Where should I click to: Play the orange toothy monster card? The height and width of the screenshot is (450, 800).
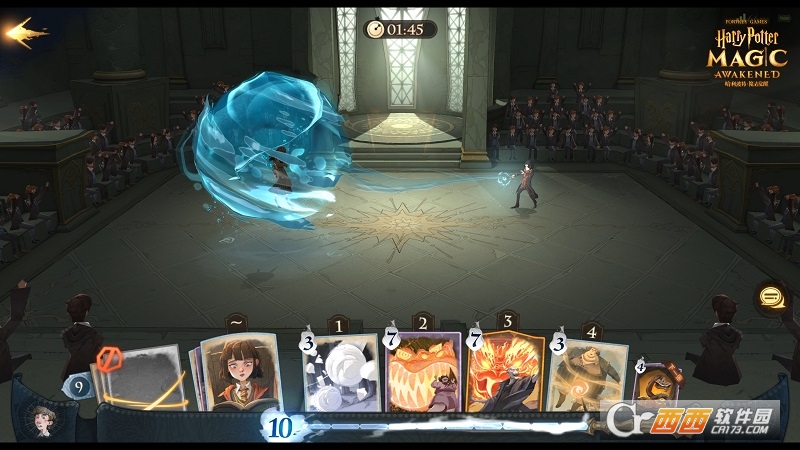pyautogui.click(x=424, y=373)
